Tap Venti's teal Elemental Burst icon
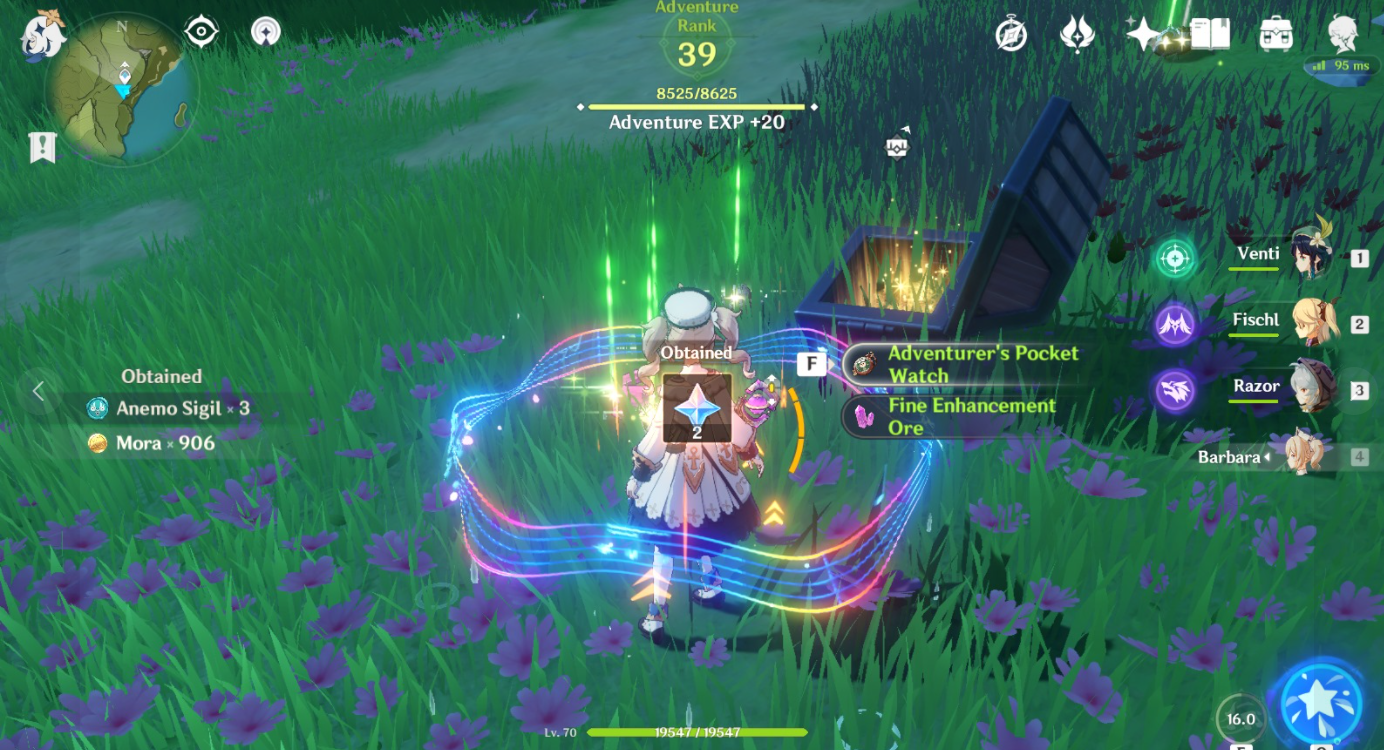 [1174, 257]
